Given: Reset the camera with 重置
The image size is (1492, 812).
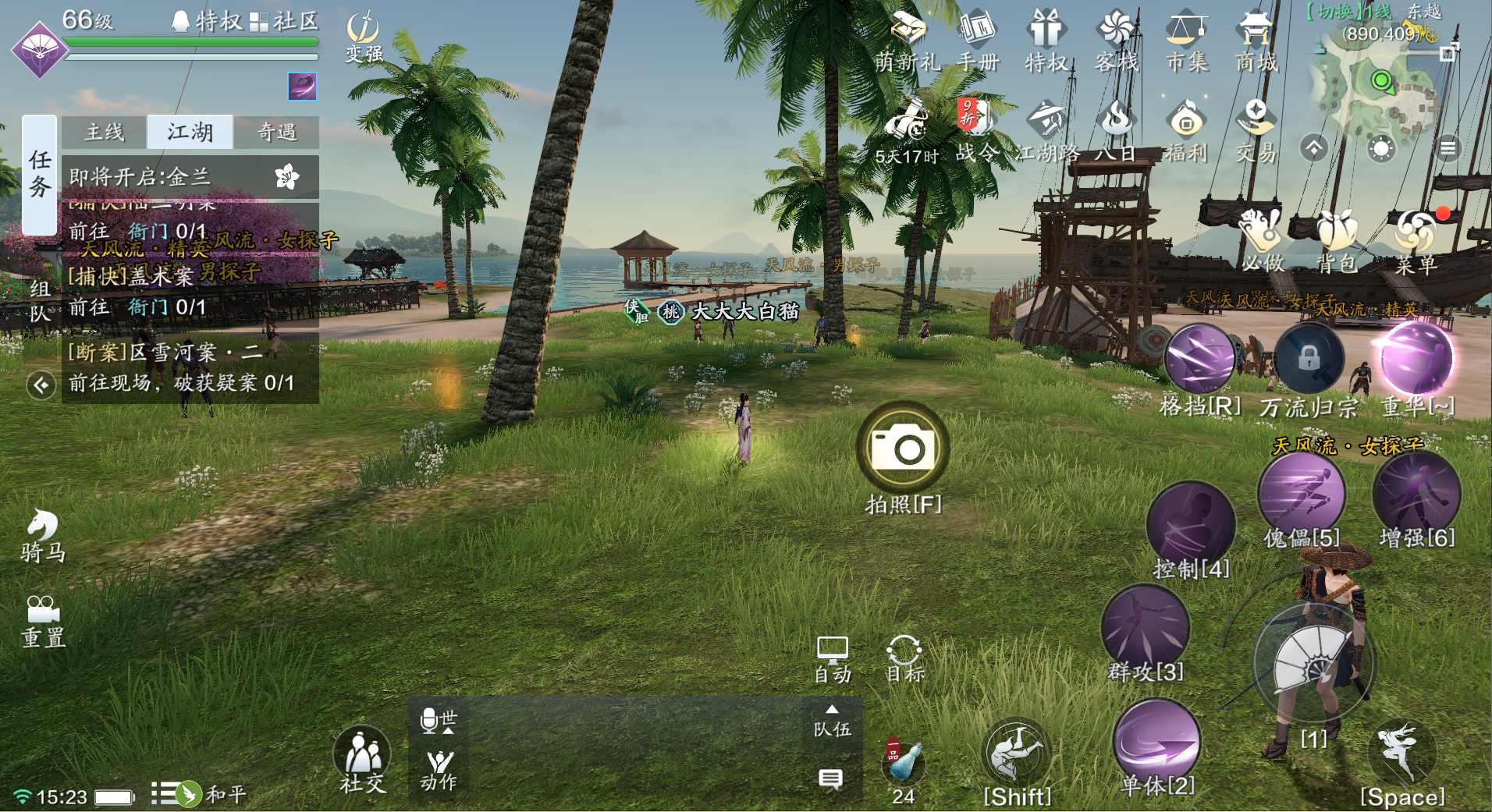Looking at the screenshot, I should pos(43,621).
